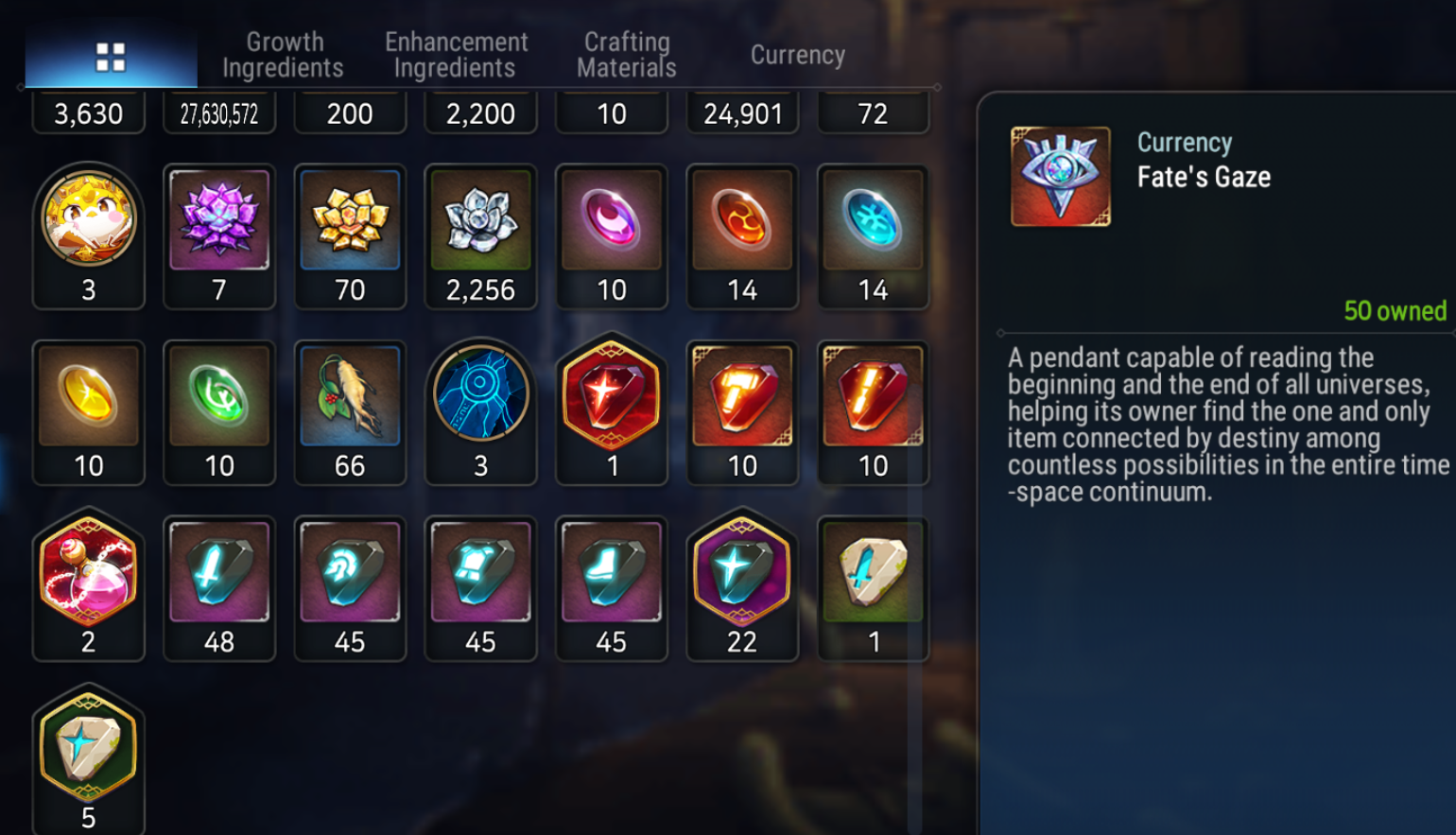Select the Currency tab

[x=797, y=55]
